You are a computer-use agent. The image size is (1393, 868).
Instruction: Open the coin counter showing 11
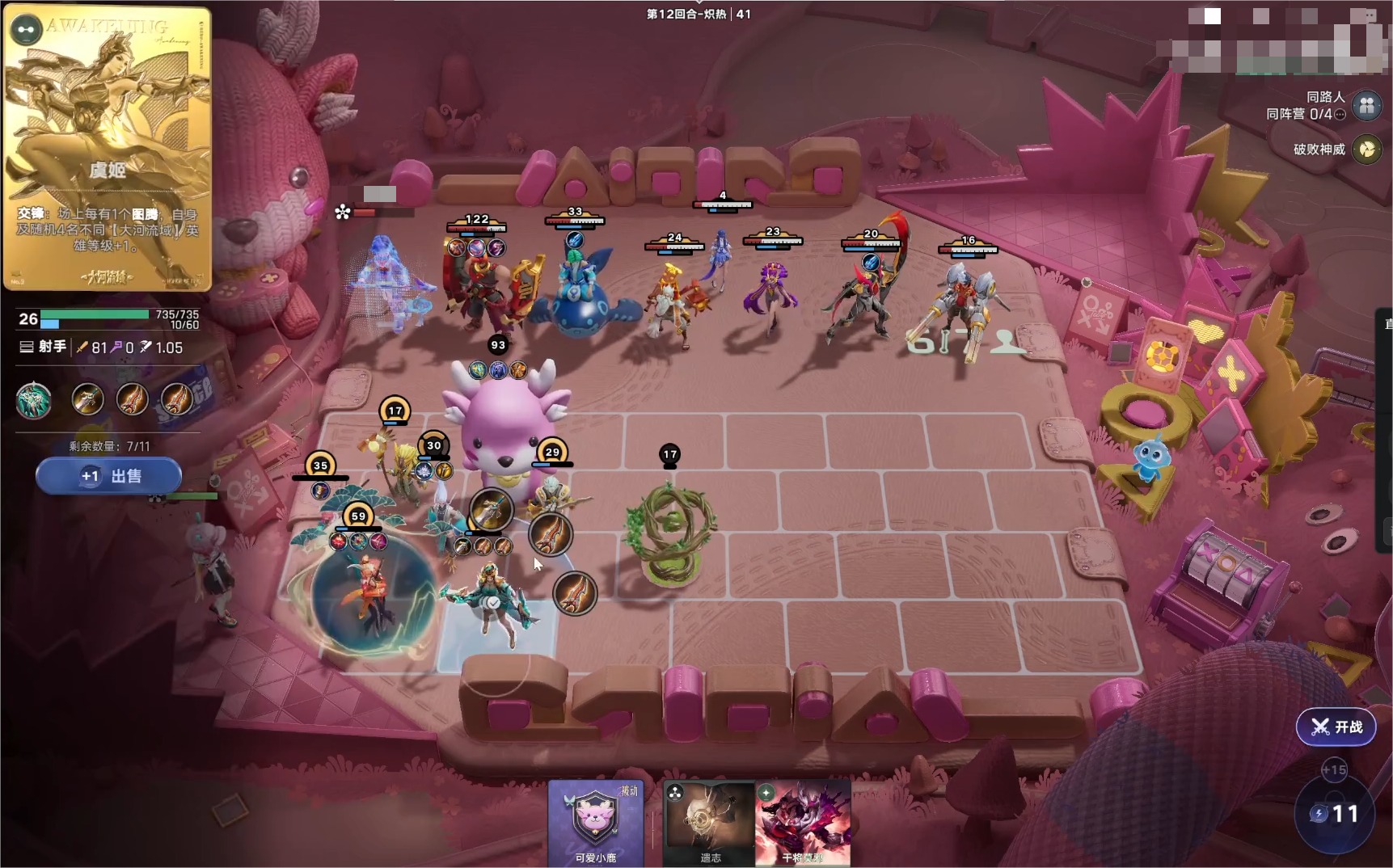click(x=1335, y=814)
